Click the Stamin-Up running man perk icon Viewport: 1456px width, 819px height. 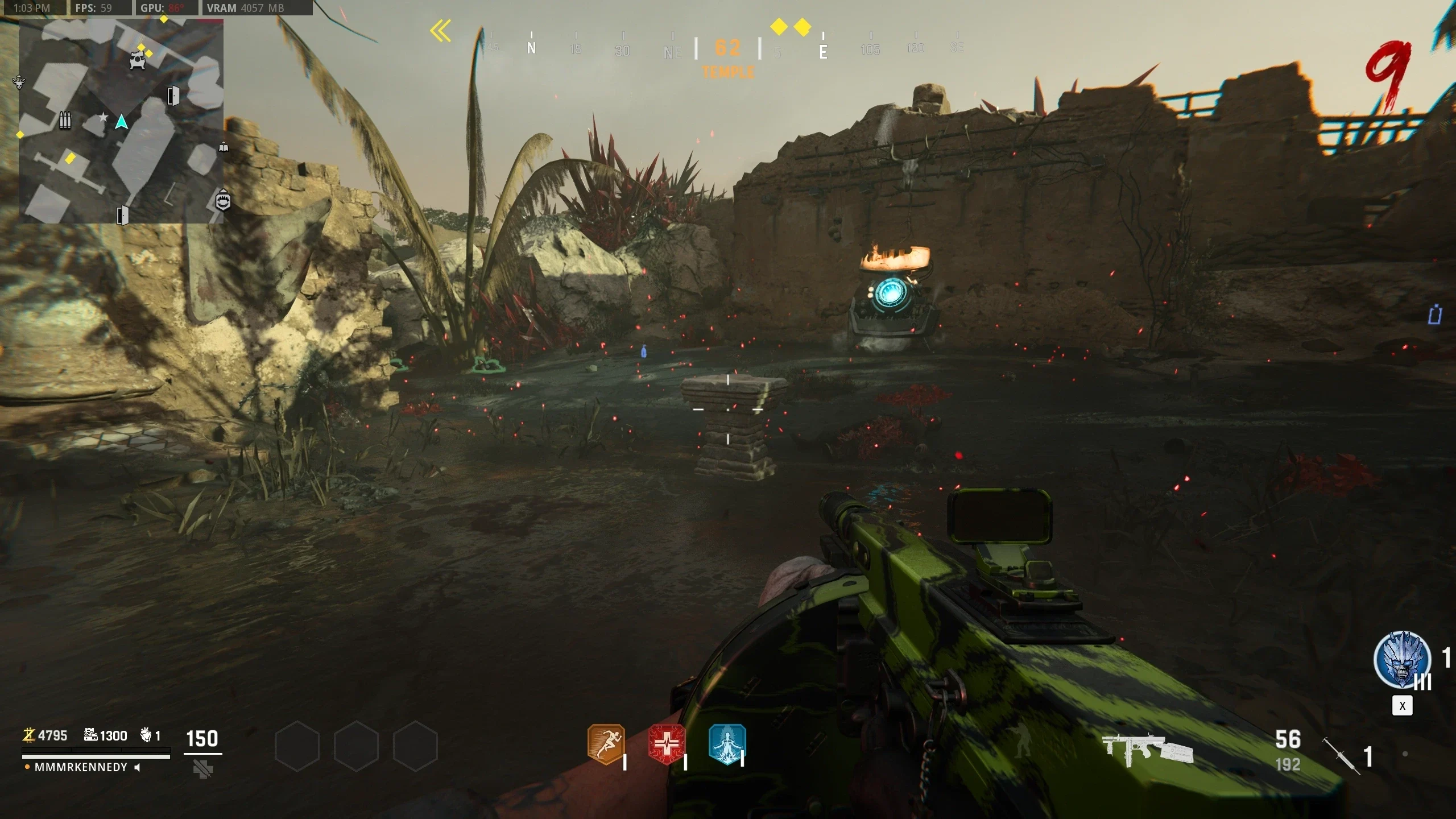(606, 744)
